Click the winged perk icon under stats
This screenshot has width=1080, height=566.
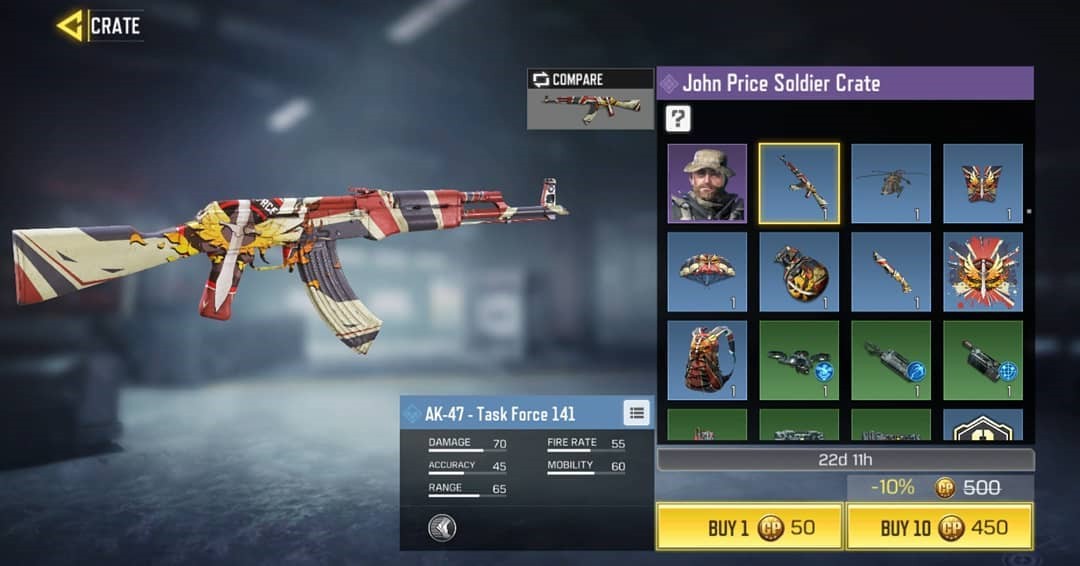pos(442,527)
